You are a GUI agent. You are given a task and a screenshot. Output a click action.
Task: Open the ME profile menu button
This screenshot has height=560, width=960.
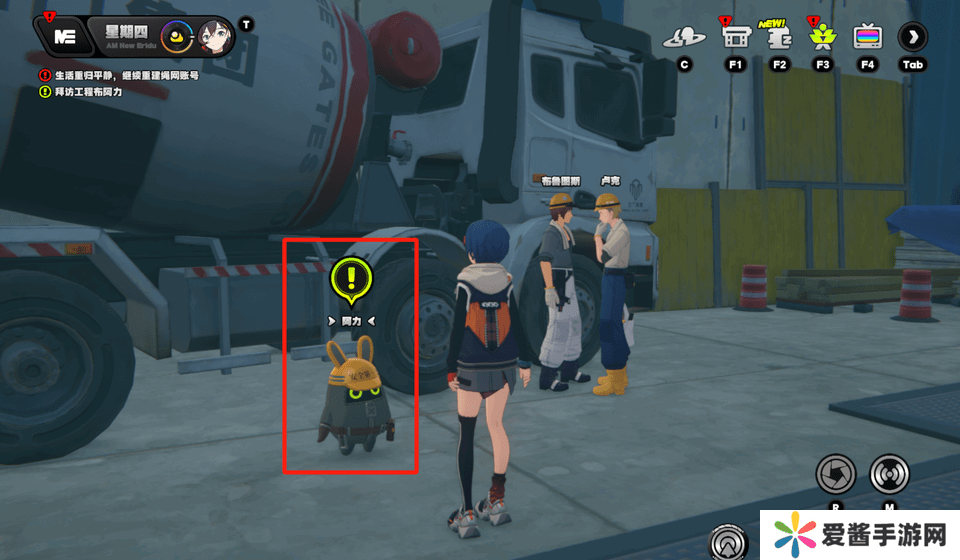[x=66, y=37]
